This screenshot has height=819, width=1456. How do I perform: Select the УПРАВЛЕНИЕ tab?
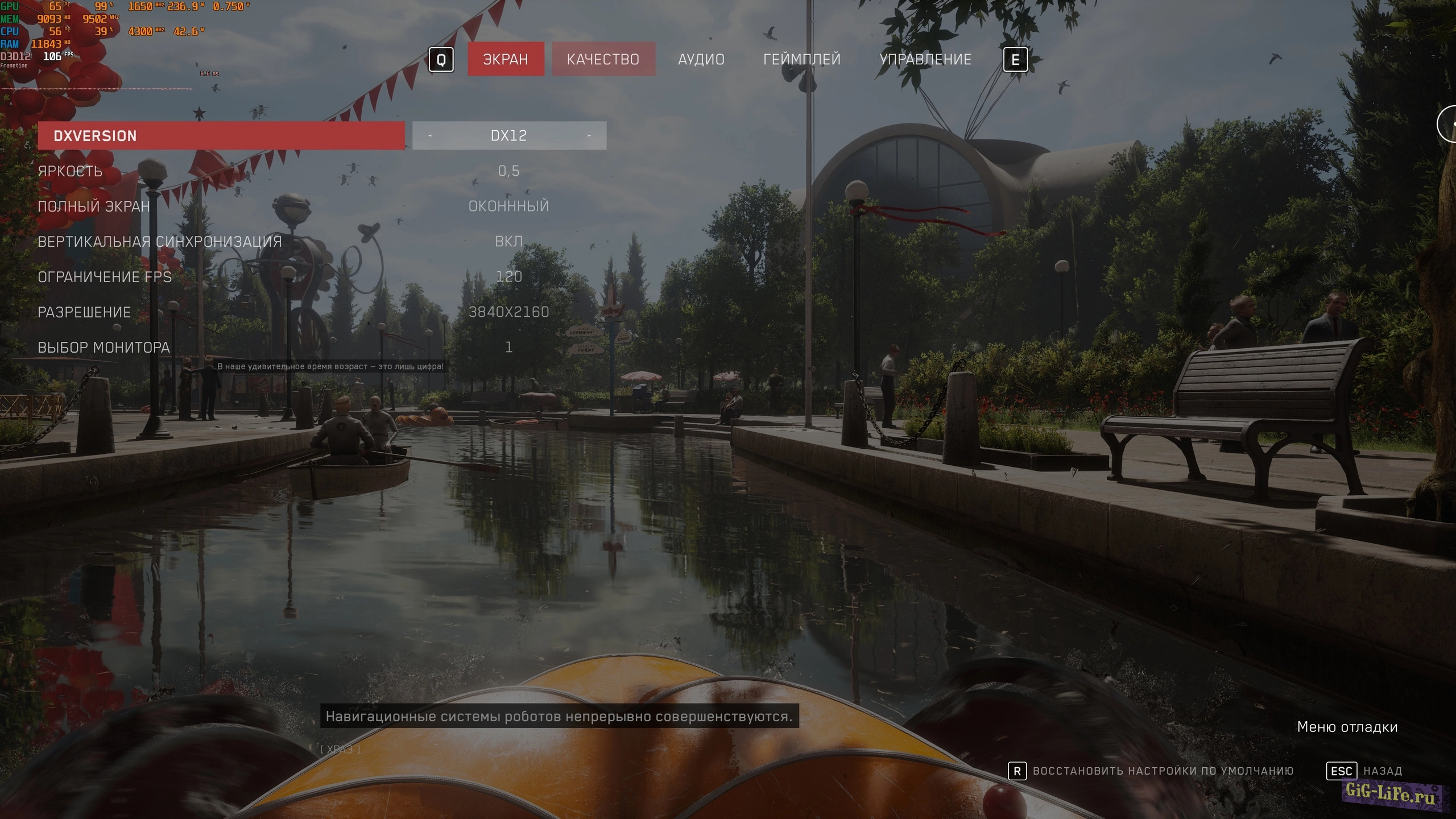[925, 59]
